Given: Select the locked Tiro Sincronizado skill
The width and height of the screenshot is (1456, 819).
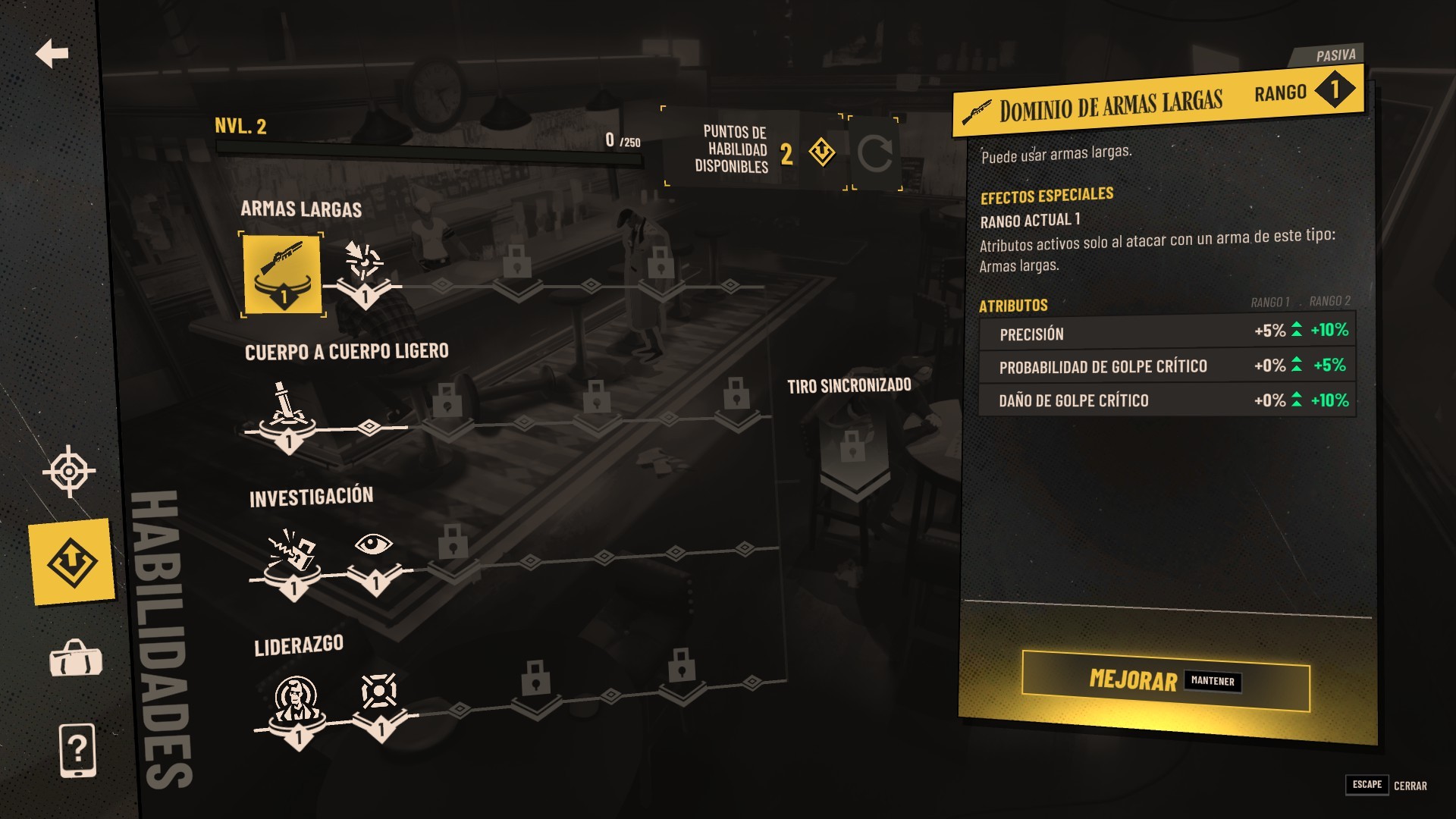Looking at the screenshot, I should [854, 455].
